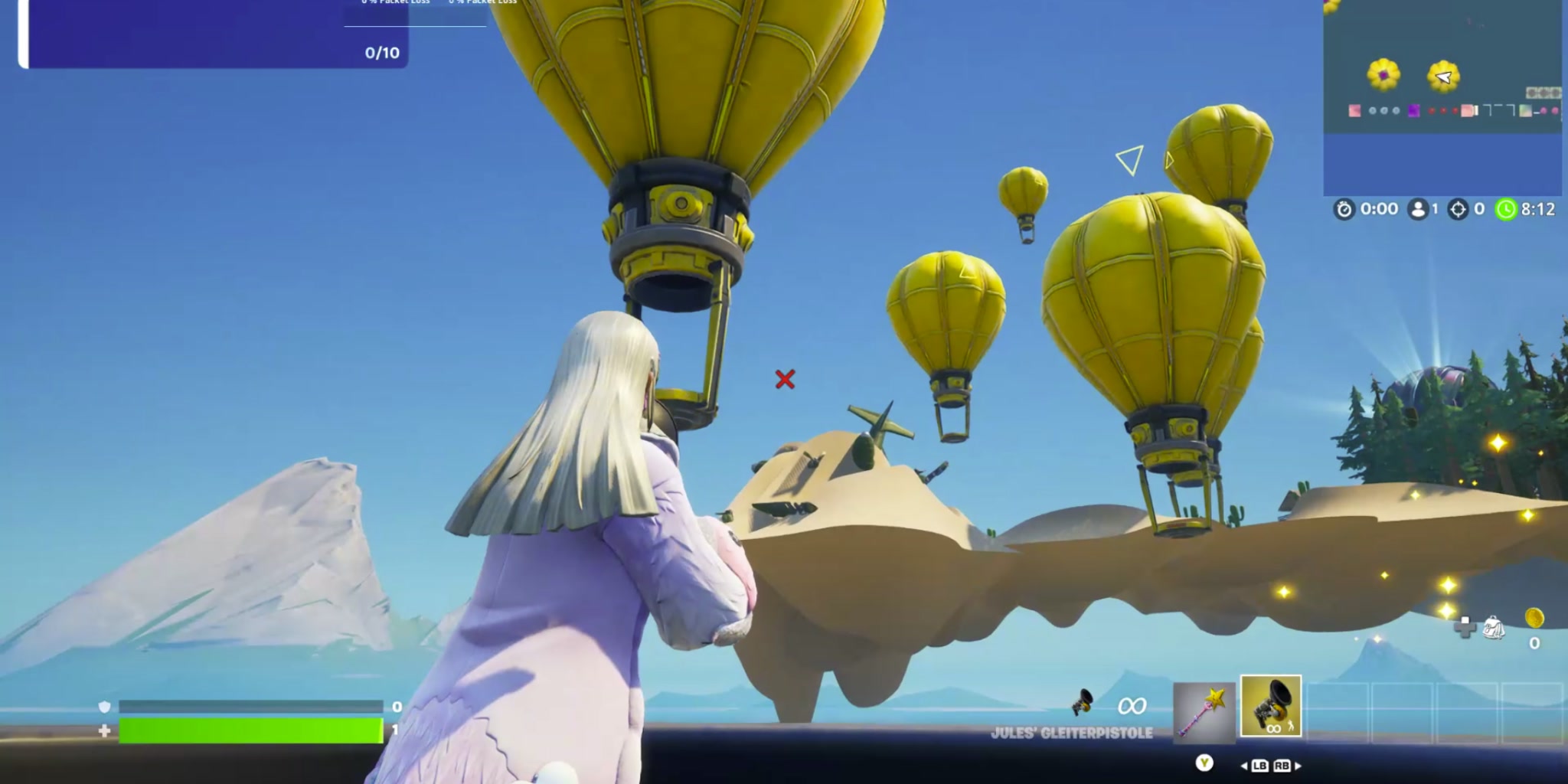This screenshot has height=784, width=1568.
Task: Click the red X hit marker crosshair
Action: (785, 377)
